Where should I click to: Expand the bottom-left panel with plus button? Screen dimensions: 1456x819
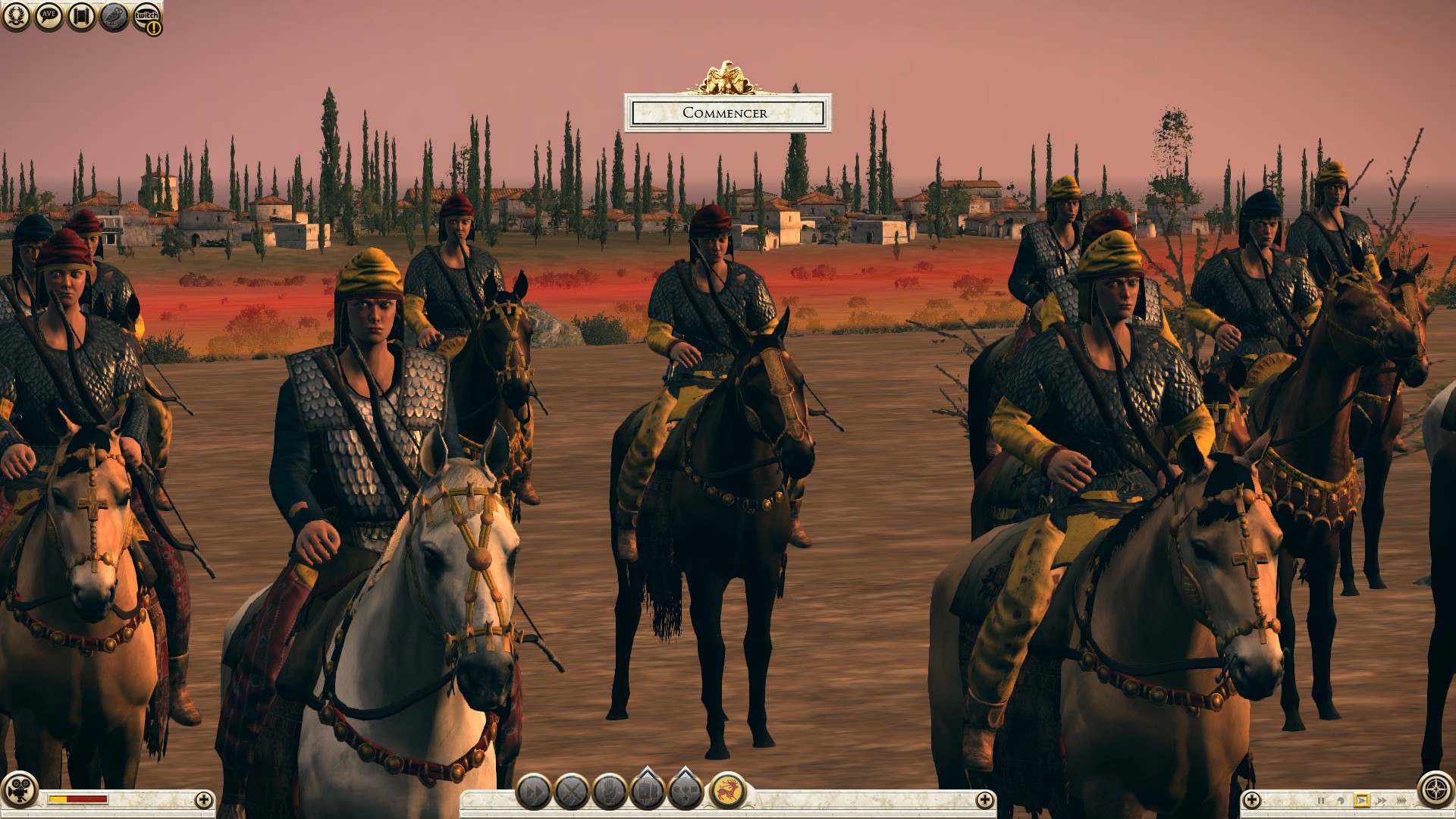tap(203, 799)
